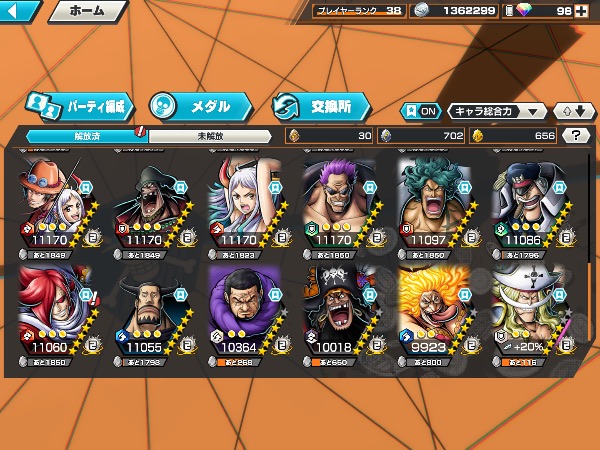The image size is (600, 450).
Task: Open the キャラ総合力 sort dropdown
Action: (x=497, y=111)
